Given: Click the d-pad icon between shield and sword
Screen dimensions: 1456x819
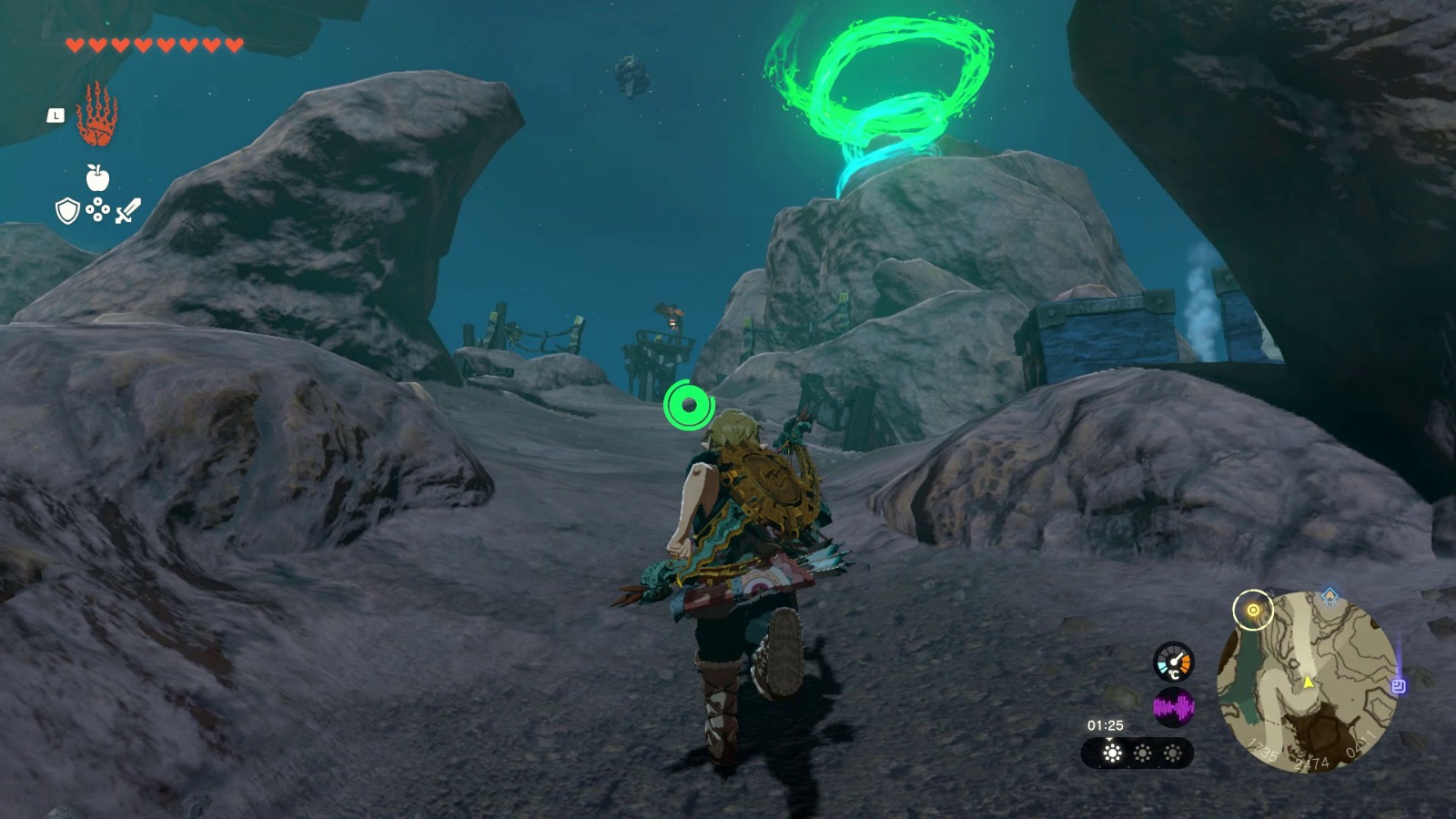Looking at the screenshot, I should [97, 210].
